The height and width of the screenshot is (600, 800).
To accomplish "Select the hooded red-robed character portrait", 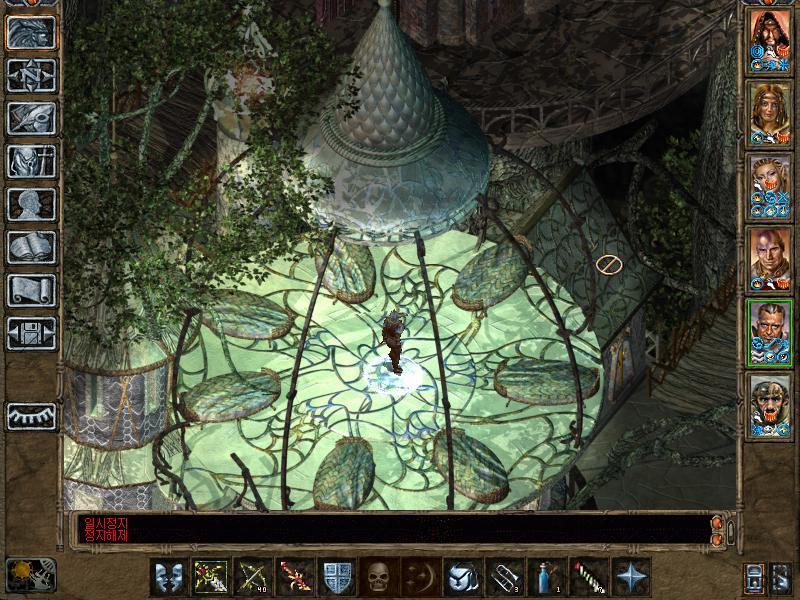I will [x=770, y=39].
